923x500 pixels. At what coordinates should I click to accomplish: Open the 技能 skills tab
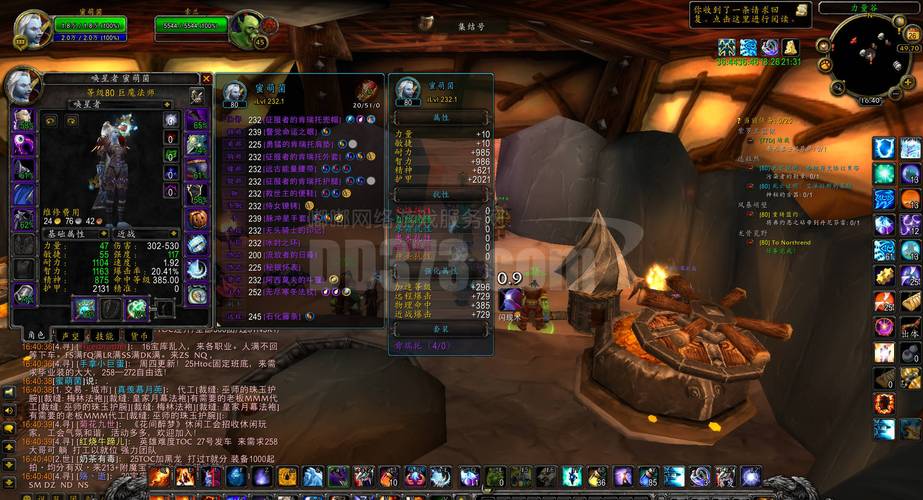tap(104, 336)
